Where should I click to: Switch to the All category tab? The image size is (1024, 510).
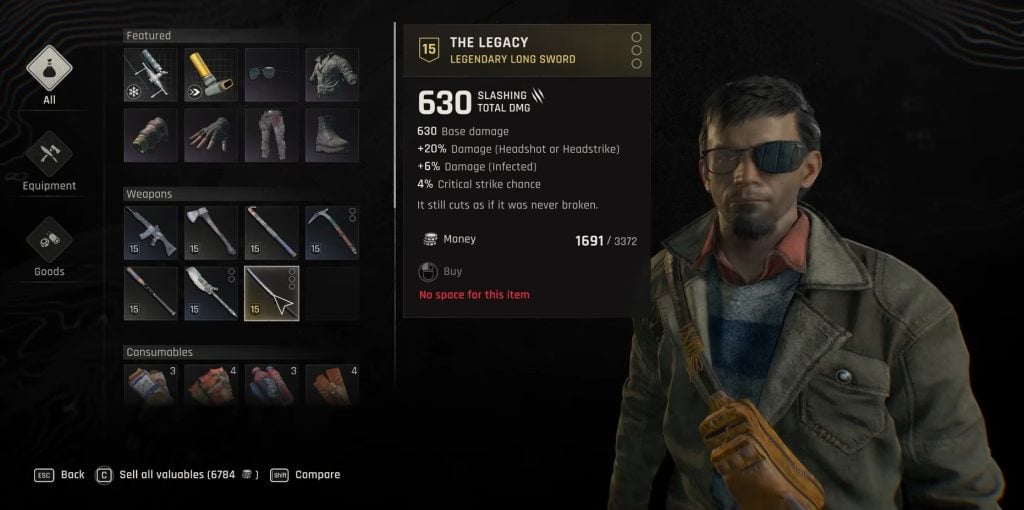pos(49,74)
